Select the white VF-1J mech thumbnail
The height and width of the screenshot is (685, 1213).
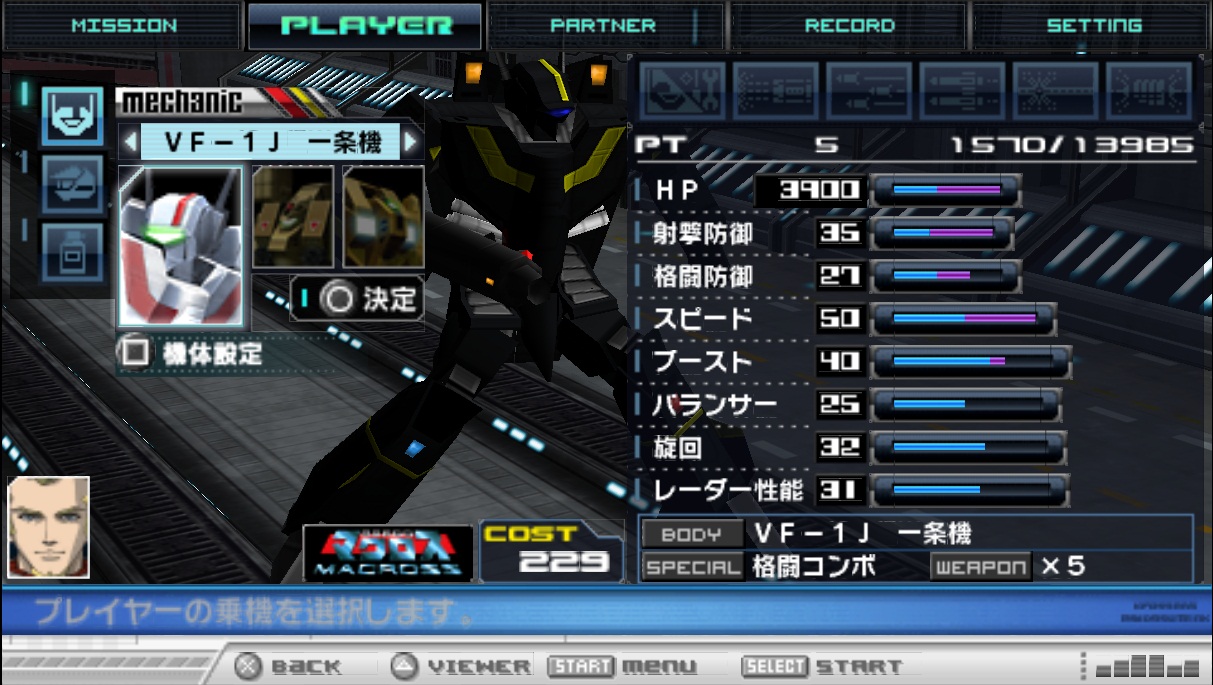pyautogui.click(x=180, y=245)
